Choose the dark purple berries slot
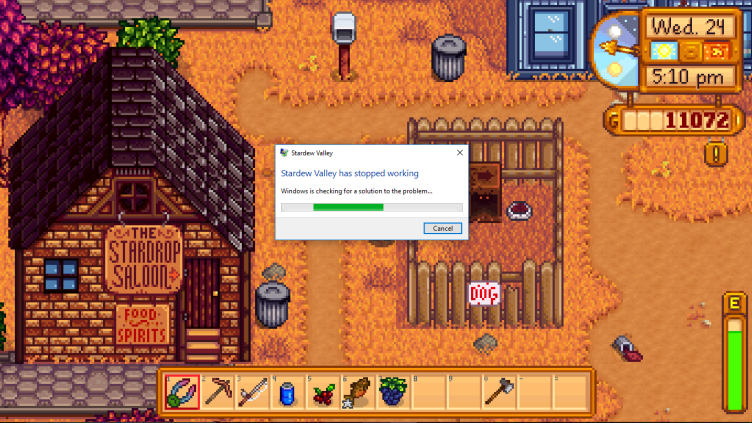 (393, 391)
